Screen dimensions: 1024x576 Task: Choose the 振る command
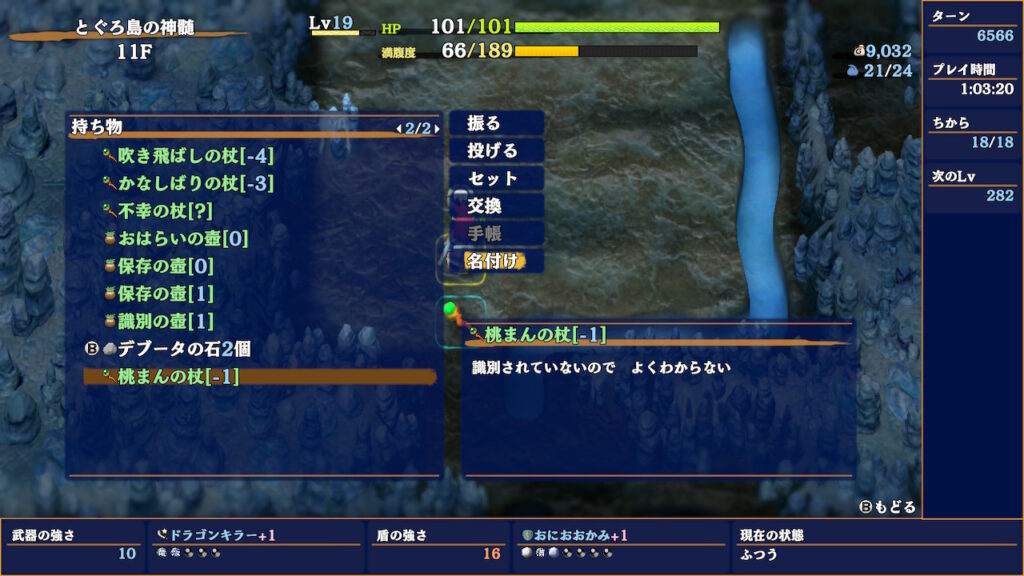(496, 123)
